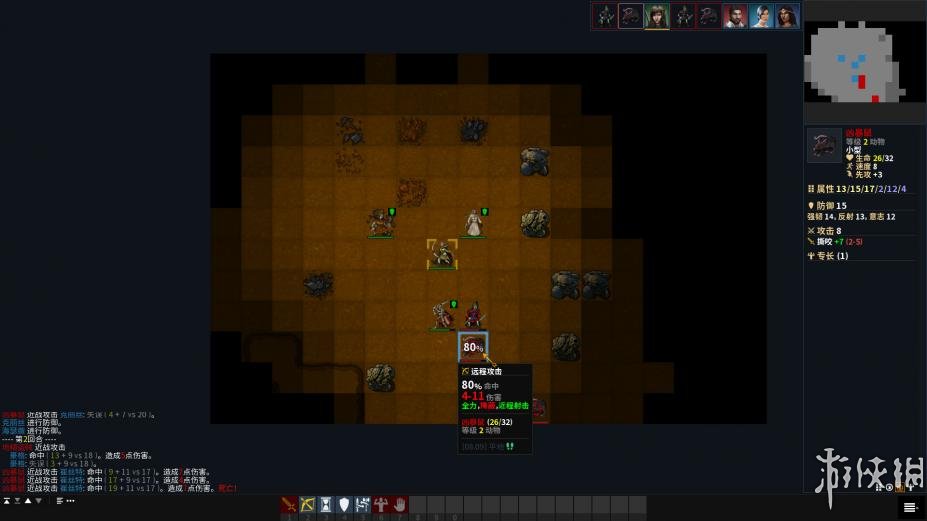The image size is (927, 521).
Task: Click the hourglass wait action
Action: coord(326,505)
